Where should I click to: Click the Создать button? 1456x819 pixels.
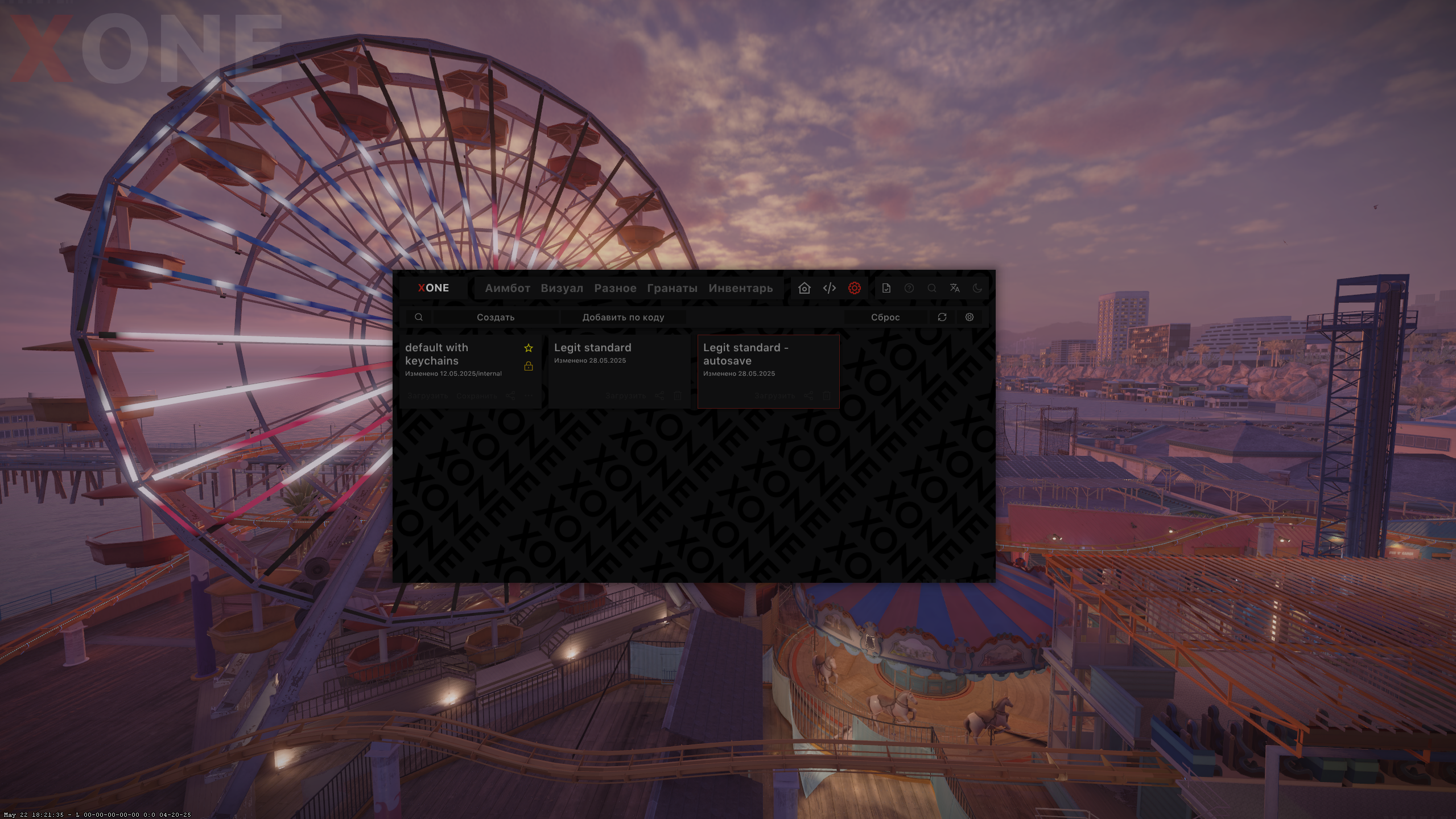[496, 317]
